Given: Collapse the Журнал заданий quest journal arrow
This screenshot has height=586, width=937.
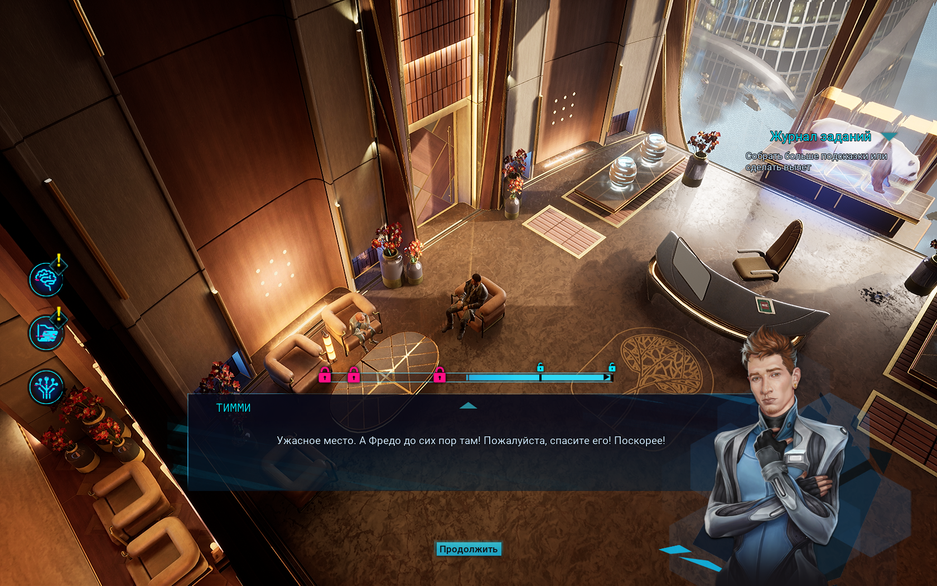Looking at the screenshot, I should click(x=888, y=136).
